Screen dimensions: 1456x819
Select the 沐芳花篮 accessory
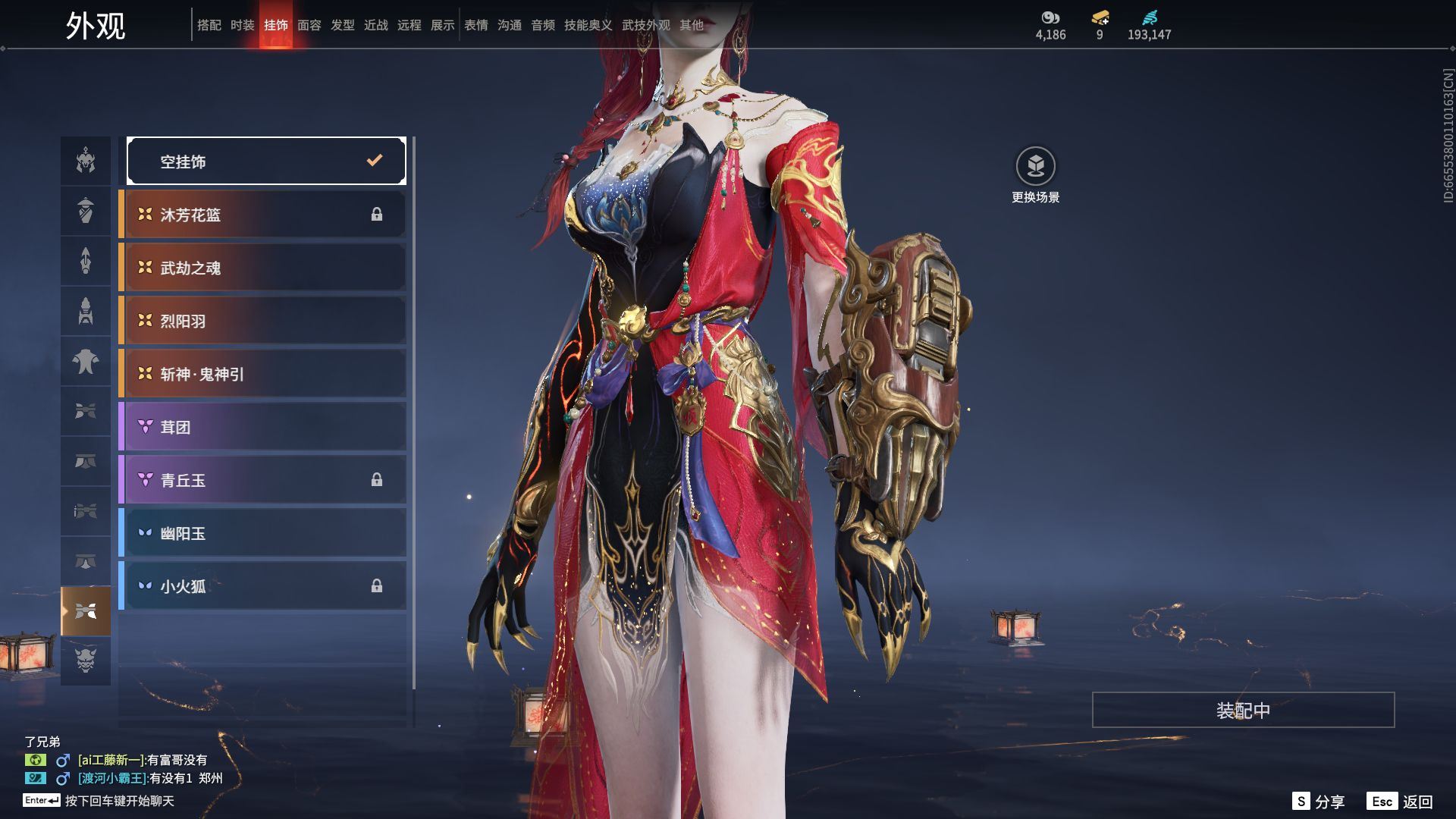263,215
